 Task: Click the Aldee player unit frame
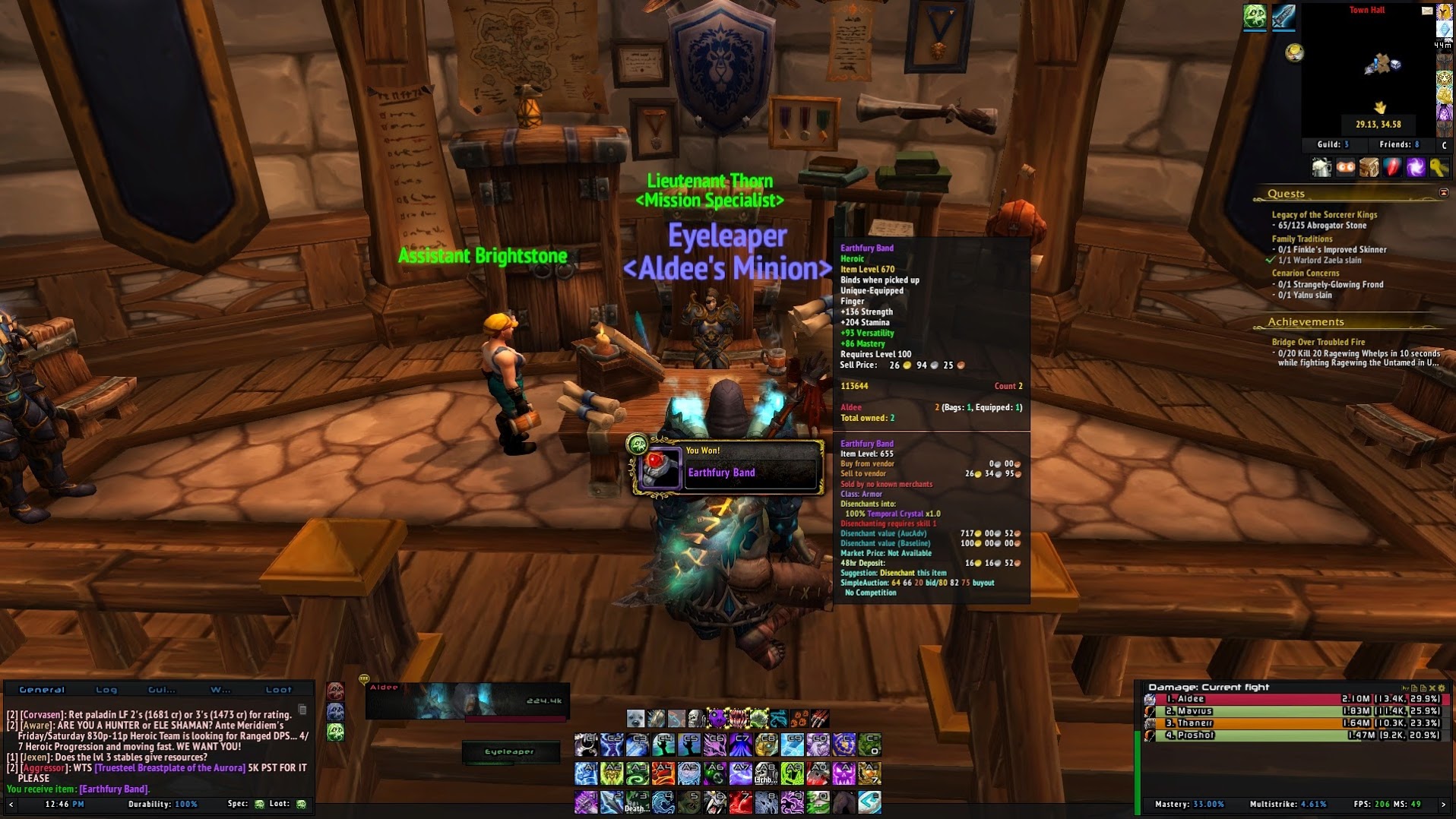coord(467,700)
